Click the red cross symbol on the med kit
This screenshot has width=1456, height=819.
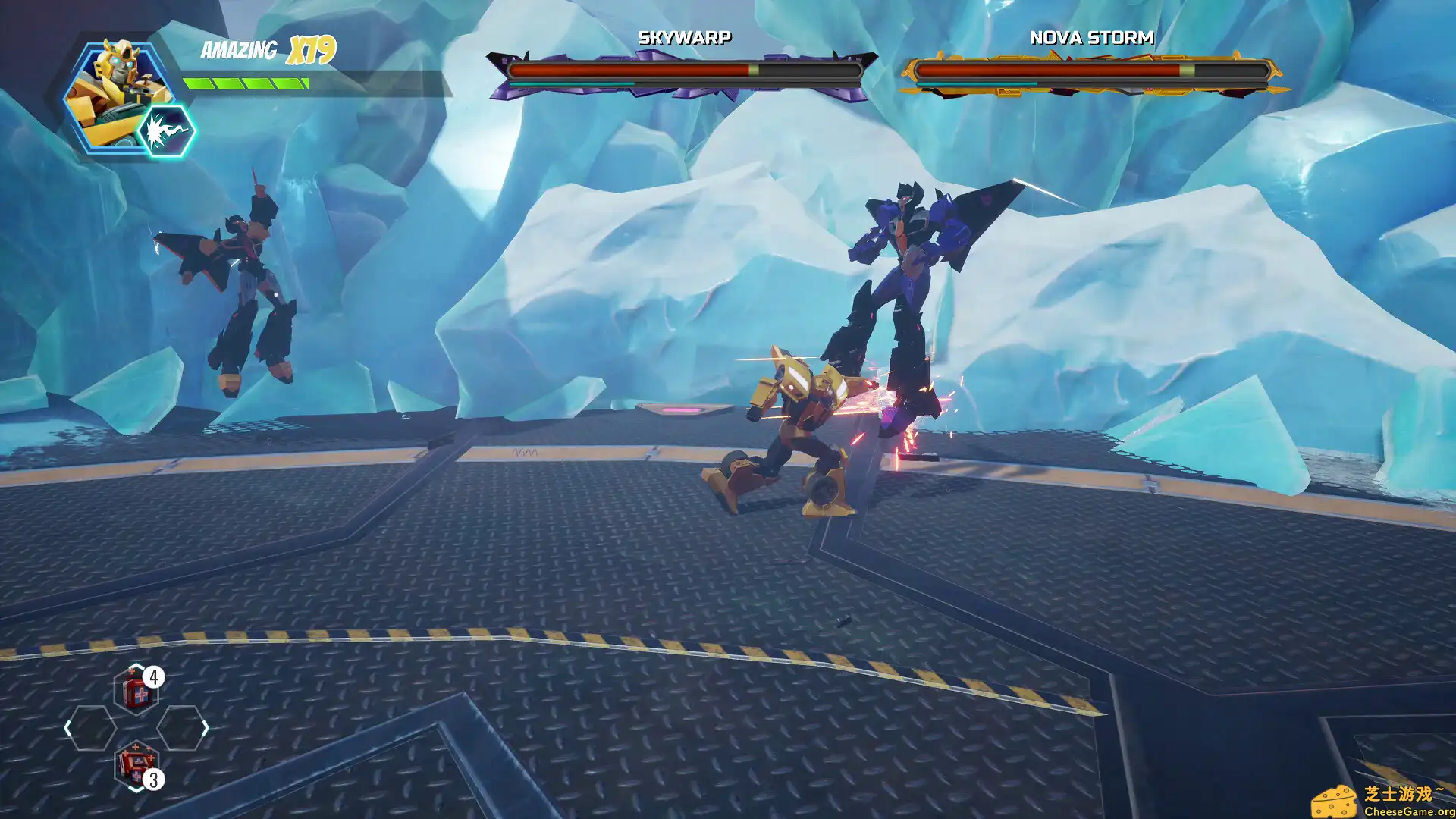point(140,694)
